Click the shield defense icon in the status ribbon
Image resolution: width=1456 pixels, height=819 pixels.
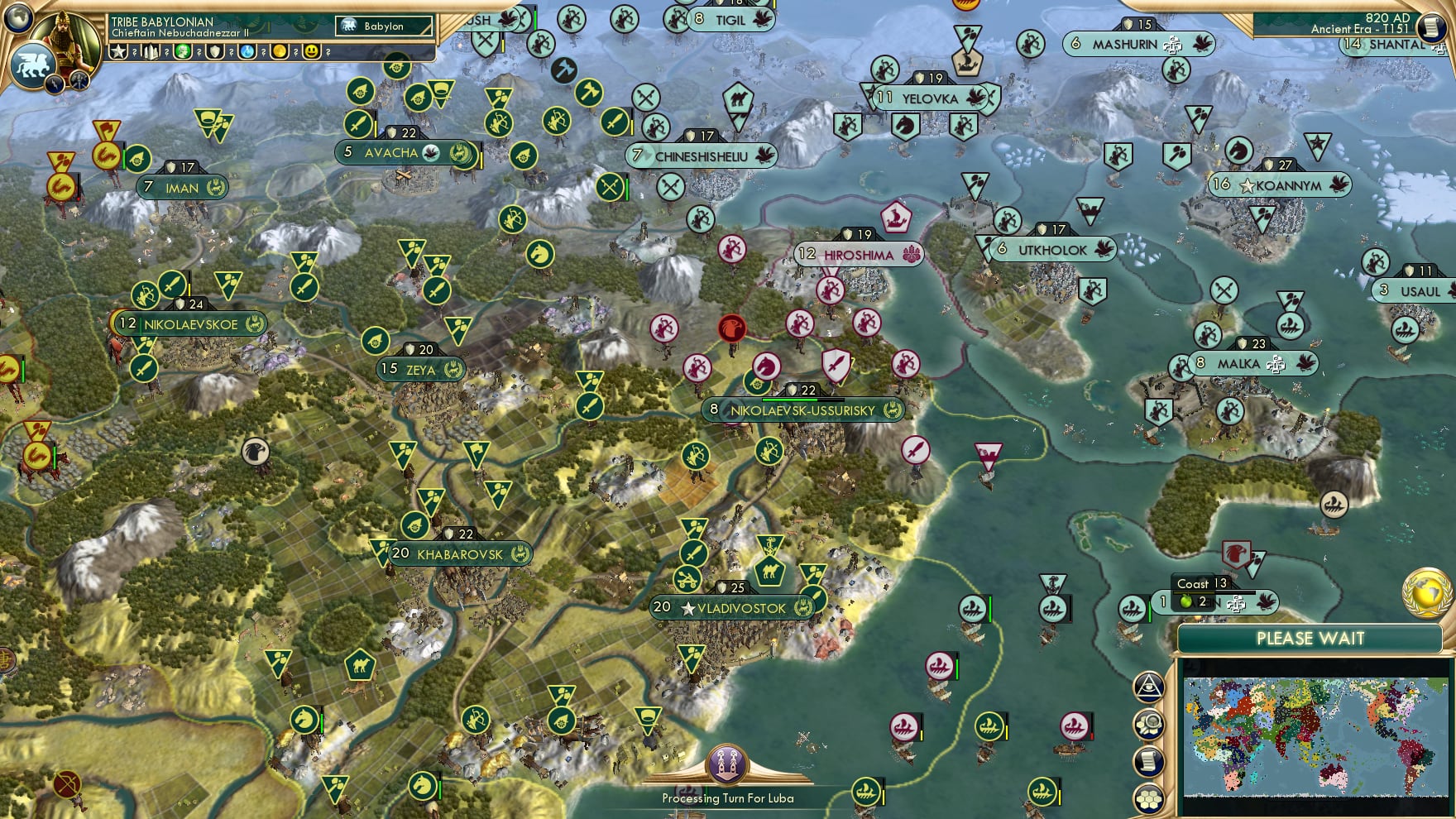tap(213, 51)
